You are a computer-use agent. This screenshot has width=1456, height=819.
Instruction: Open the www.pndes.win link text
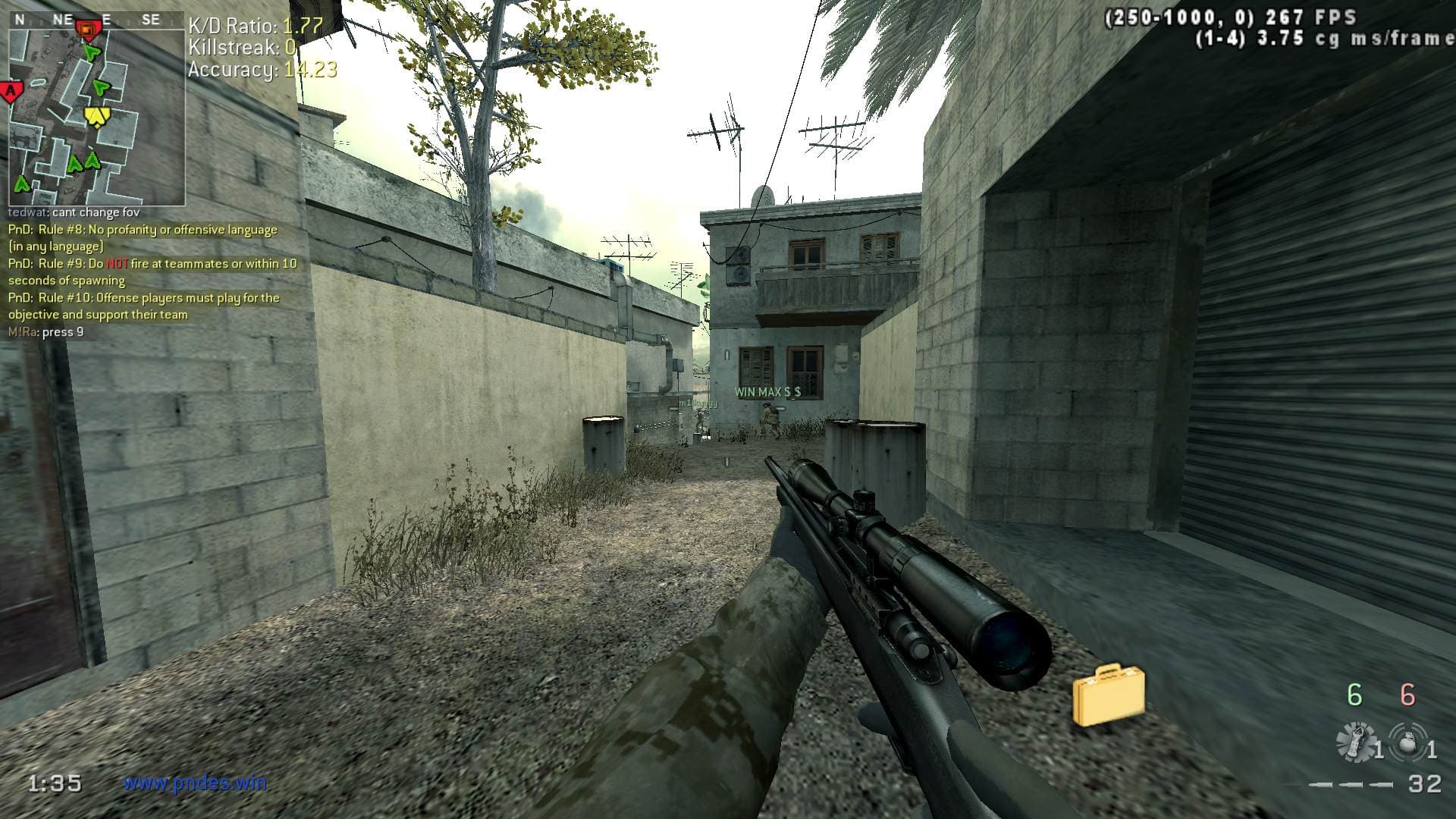pyautogui.click(x=195, y=783)
